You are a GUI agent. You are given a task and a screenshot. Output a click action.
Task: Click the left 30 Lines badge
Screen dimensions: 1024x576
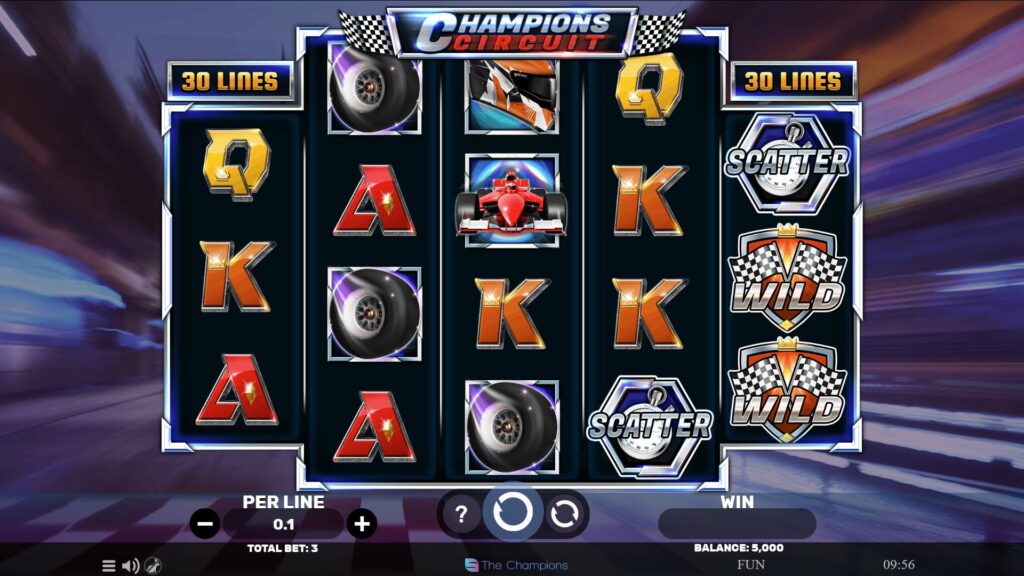point(229,82)
